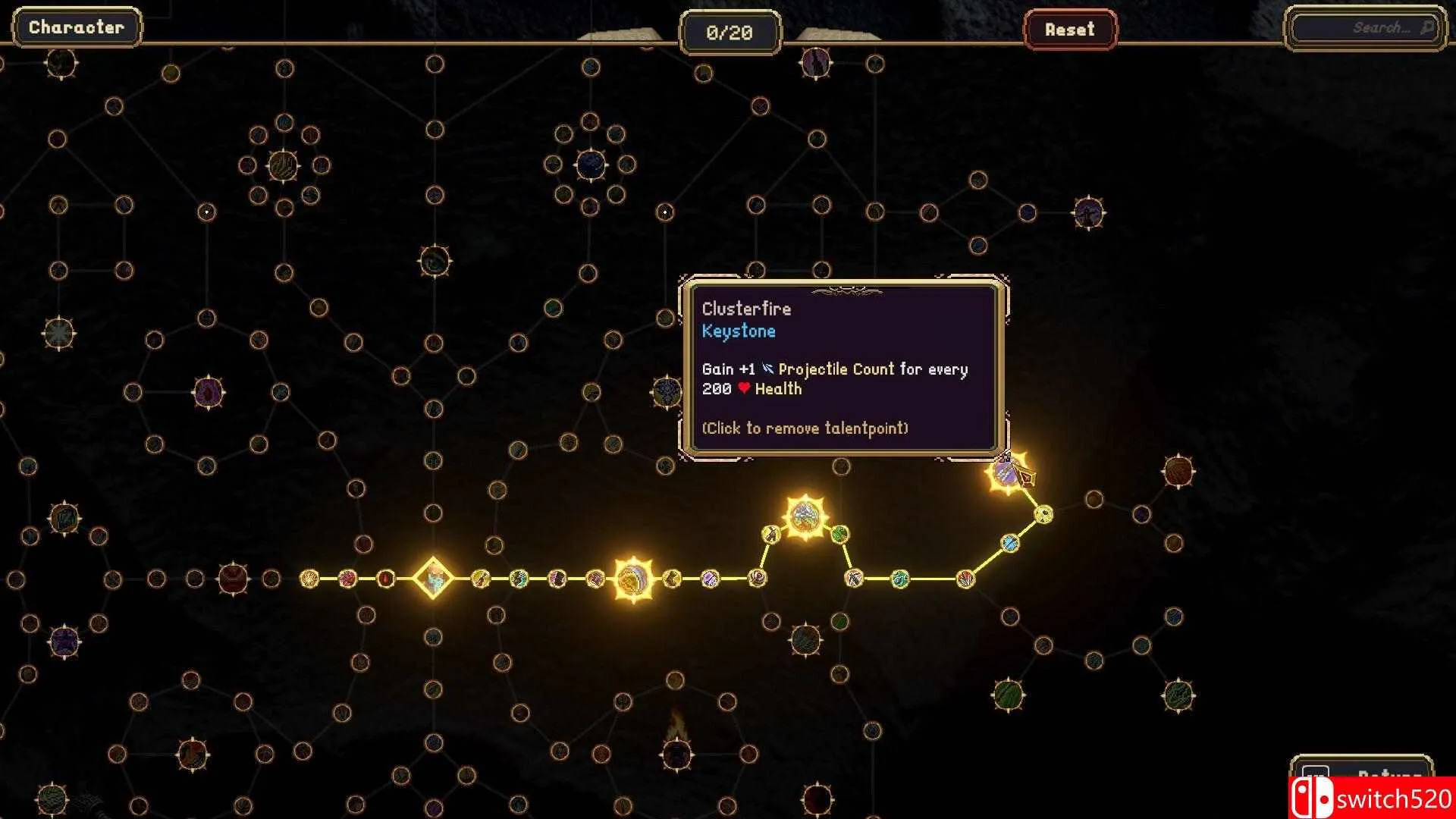Open the Character screen
The width and height of the screenshot is (1456, 819).
76,28
